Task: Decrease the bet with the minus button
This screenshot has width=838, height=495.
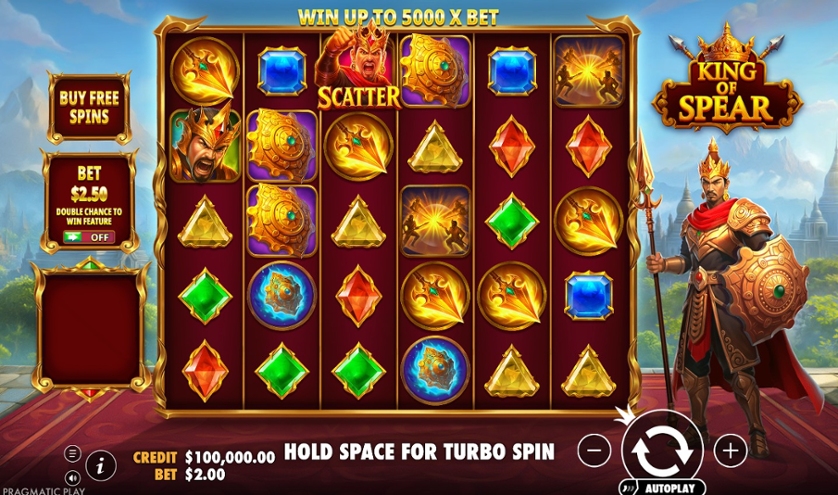Action: pos(594,450)
